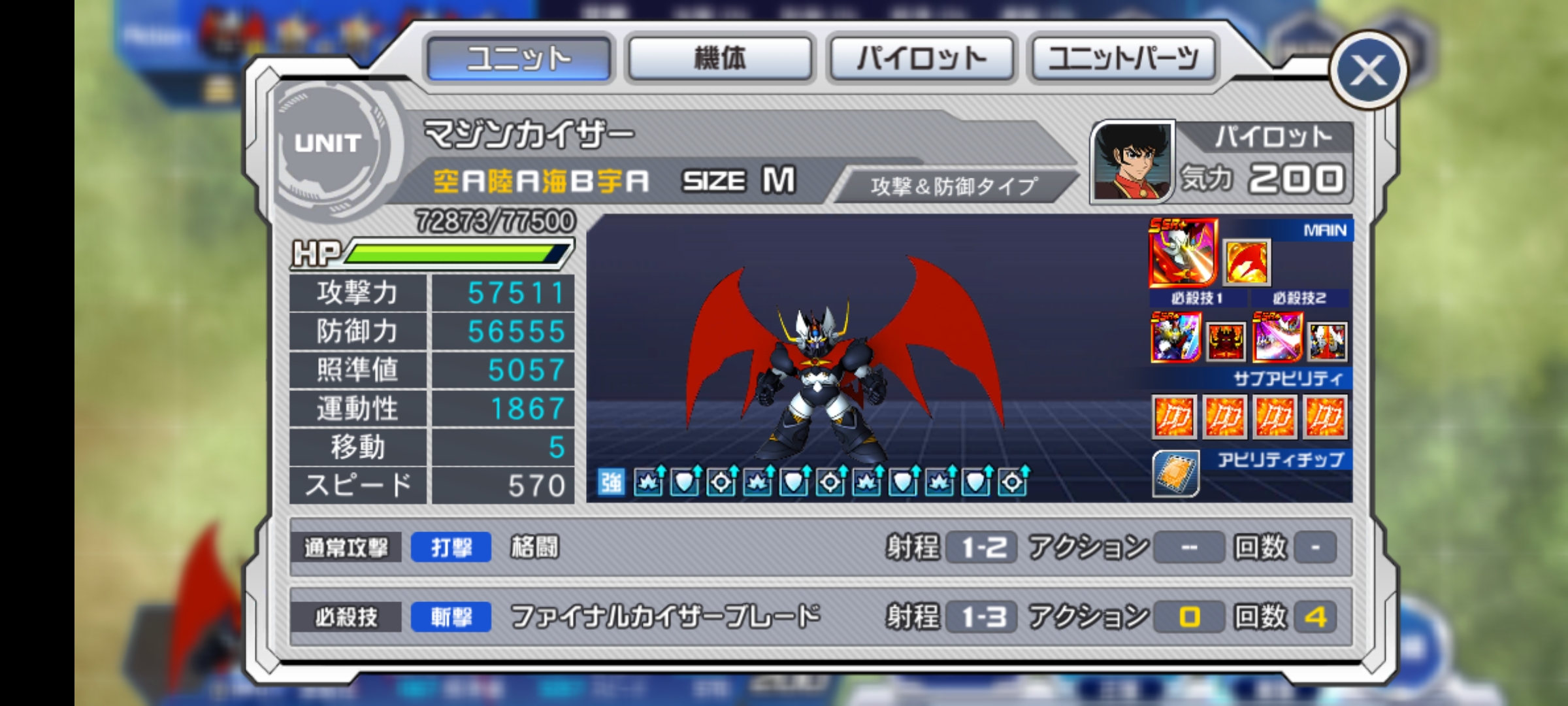Open the ability chip icon

pyautogui.click(x=1175, y=473)
